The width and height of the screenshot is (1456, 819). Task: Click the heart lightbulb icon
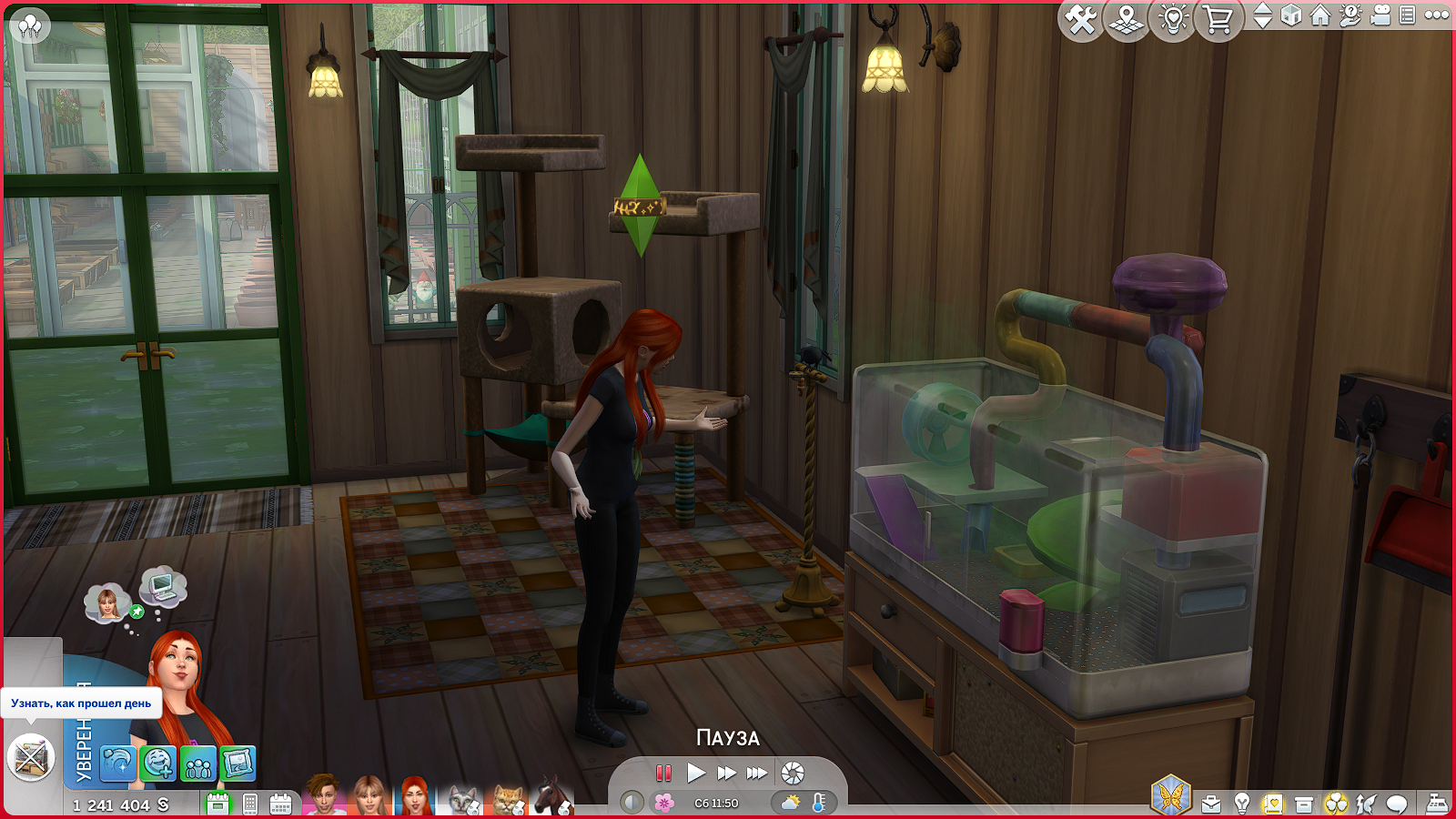click(x=1173, y=19)
